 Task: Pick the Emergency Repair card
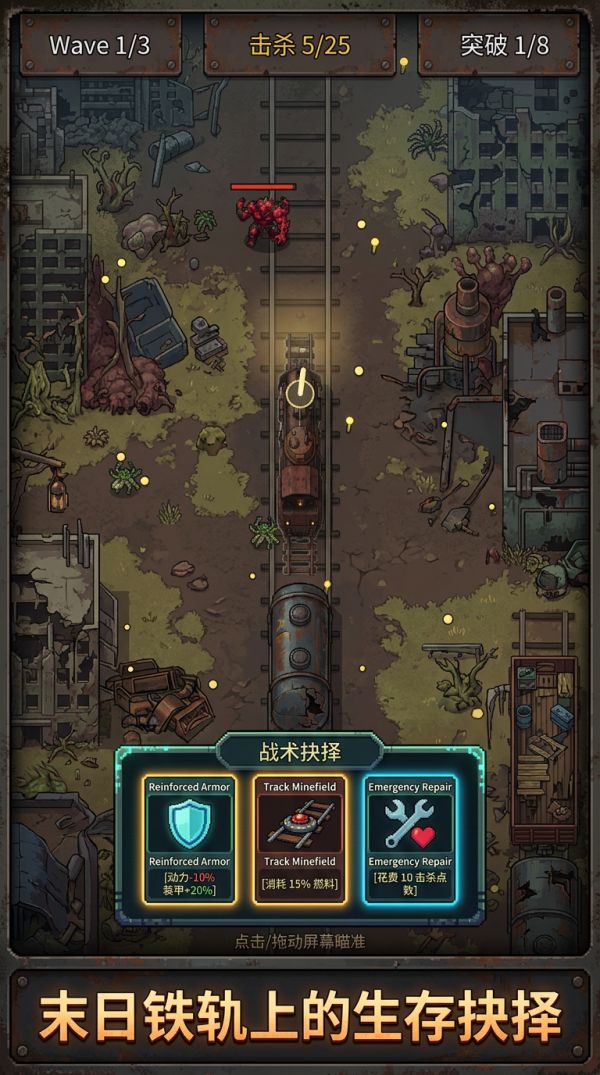click(x=410, y=838)
